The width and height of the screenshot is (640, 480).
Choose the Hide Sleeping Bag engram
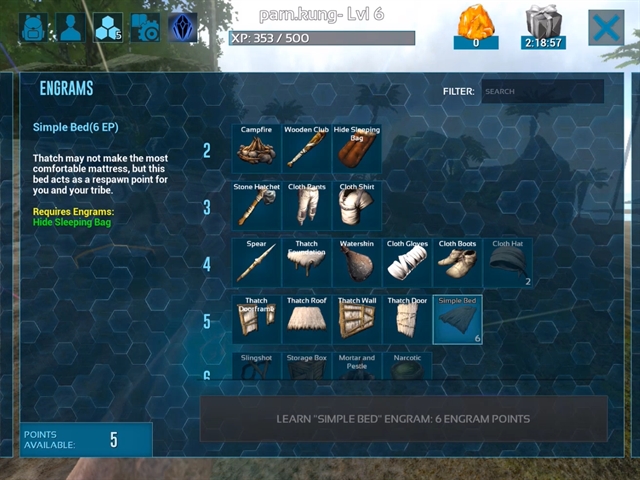pos(357,148)
